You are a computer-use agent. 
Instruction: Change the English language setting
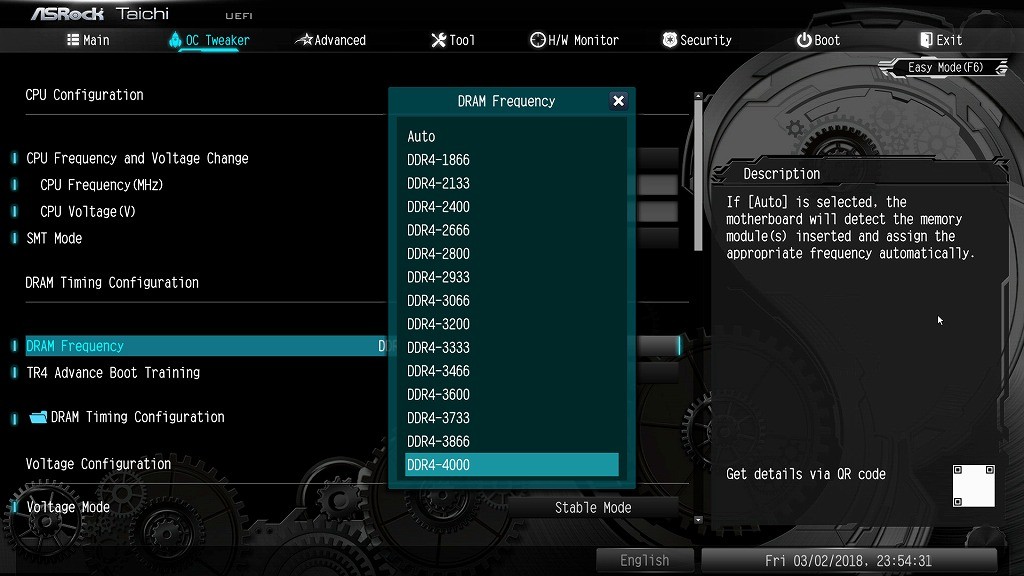(x=644, y=561)
